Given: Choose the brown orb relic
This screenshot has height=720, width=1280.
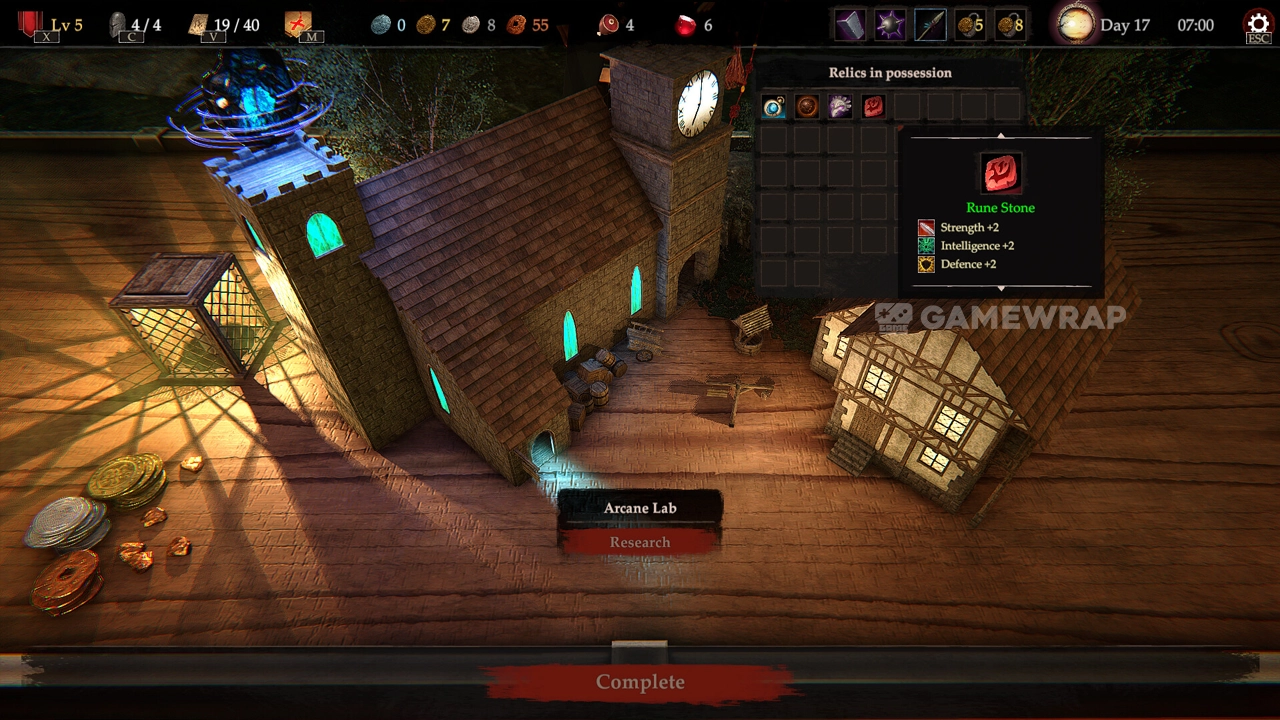Looking at the screenshot, I should (x=807, y=106).
